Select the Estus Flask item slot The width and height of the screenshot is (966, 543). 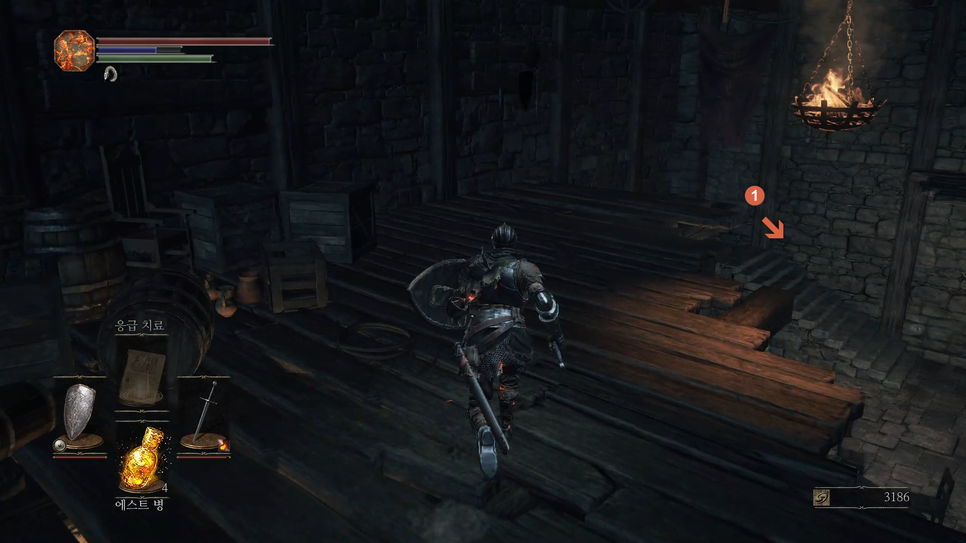[x=140, y=460]
